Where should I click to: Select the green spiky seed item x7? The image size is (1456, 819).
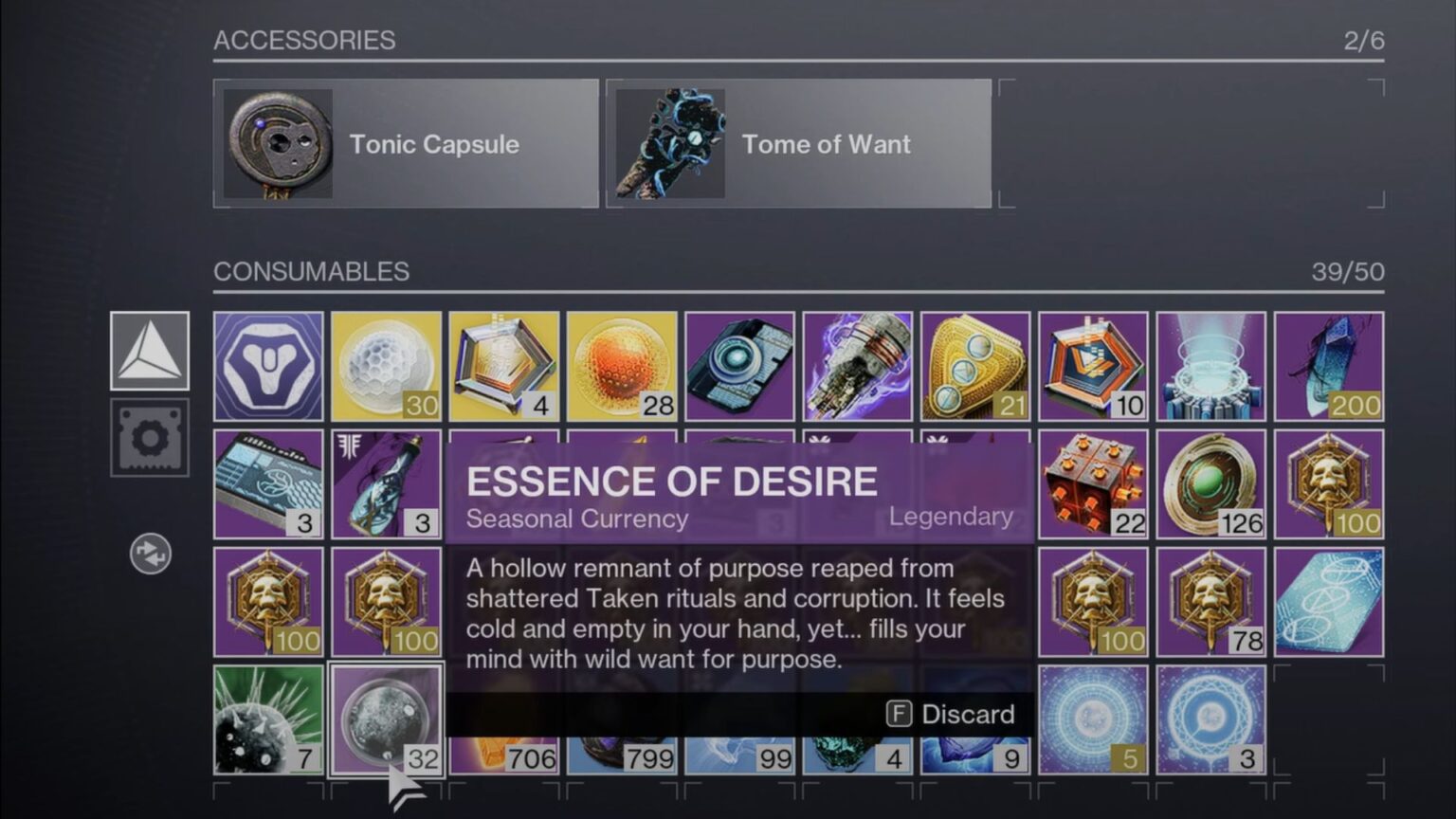[x=268, y=720]
